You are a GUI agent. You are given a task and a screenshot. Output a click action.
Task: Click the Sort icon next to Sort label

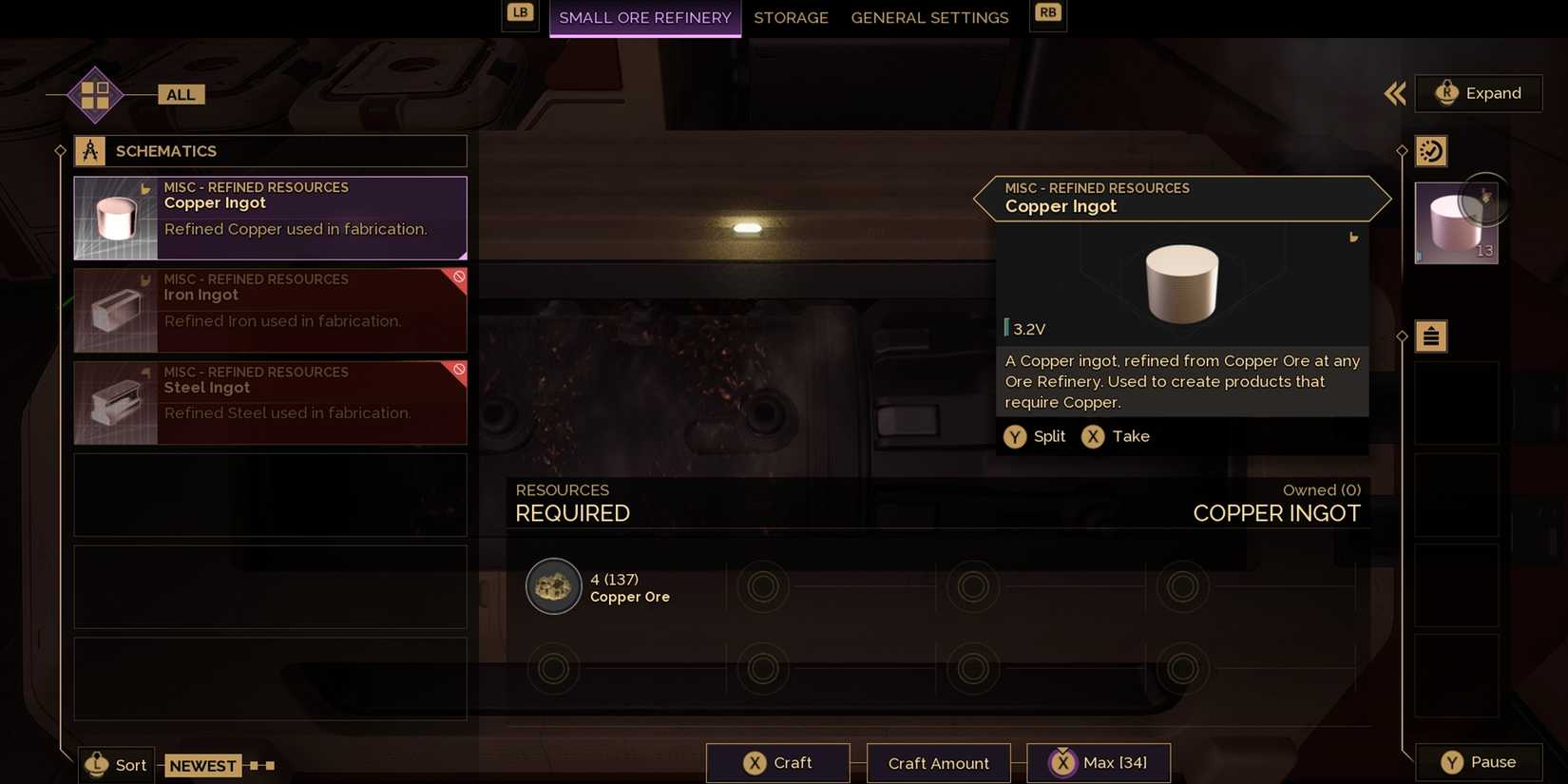click(x=95, y=764)
